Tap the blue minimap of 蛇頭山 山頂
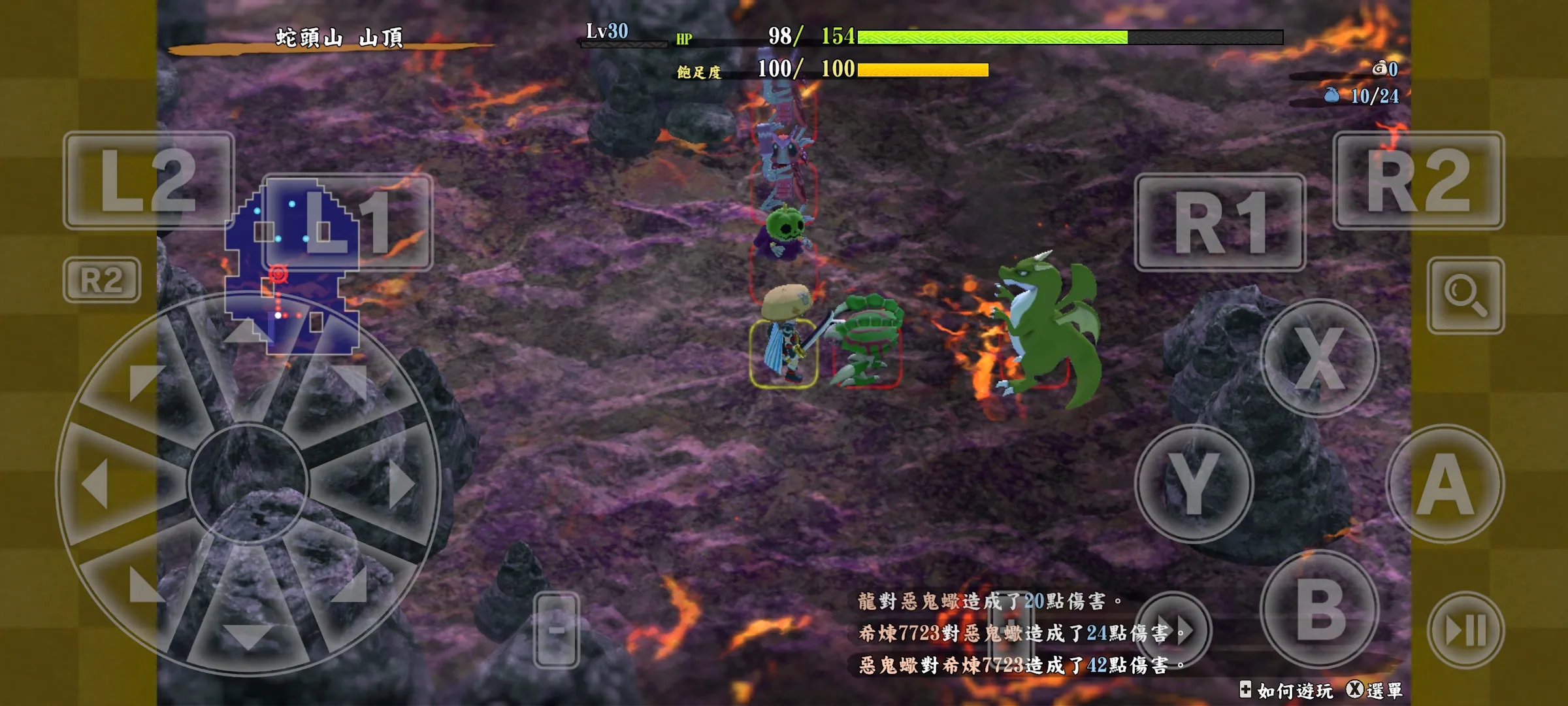The image size is (1568, 706). [287, 275]
